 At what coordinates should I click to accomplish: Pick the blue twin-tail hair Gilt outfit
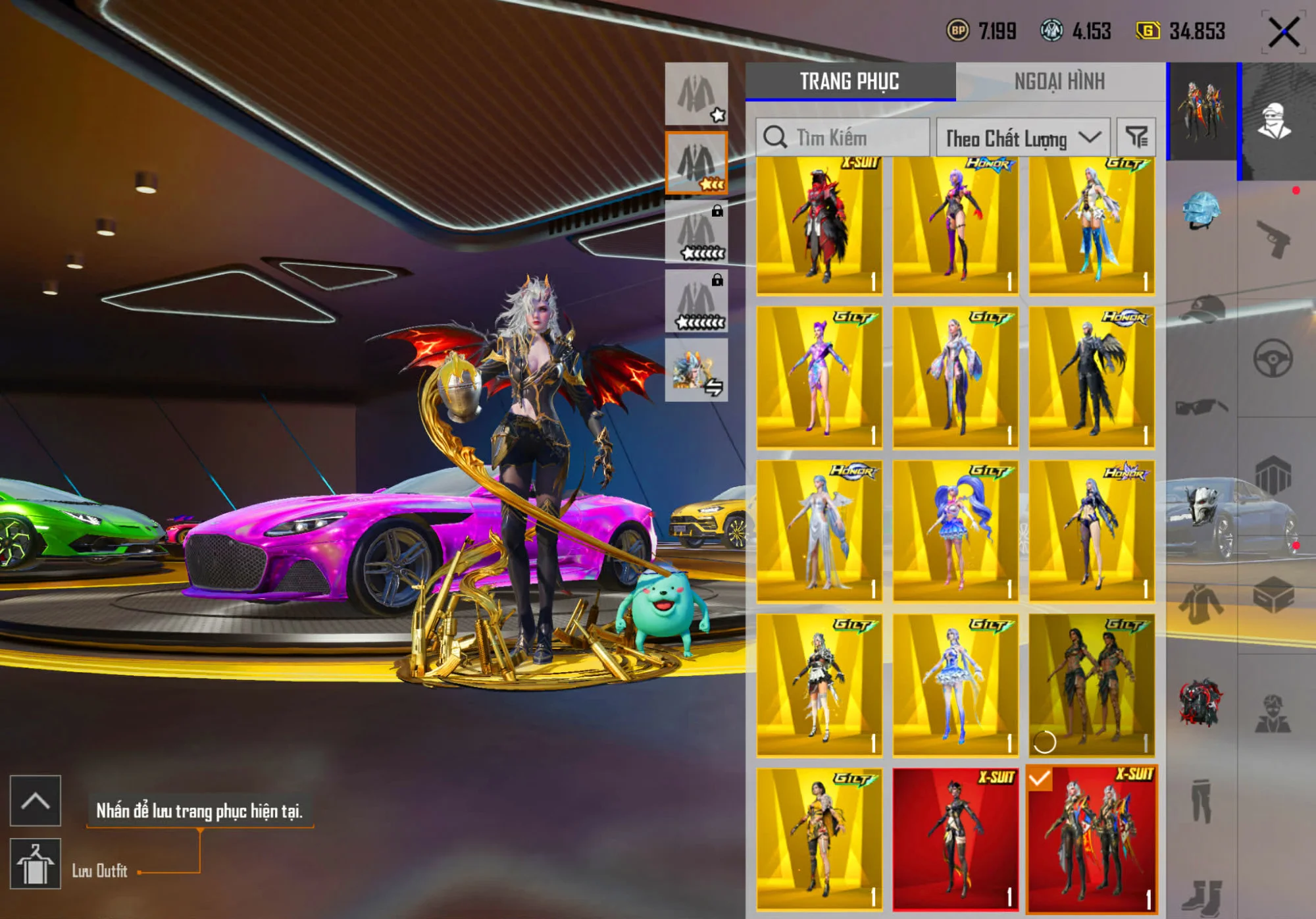pos(955,531)
